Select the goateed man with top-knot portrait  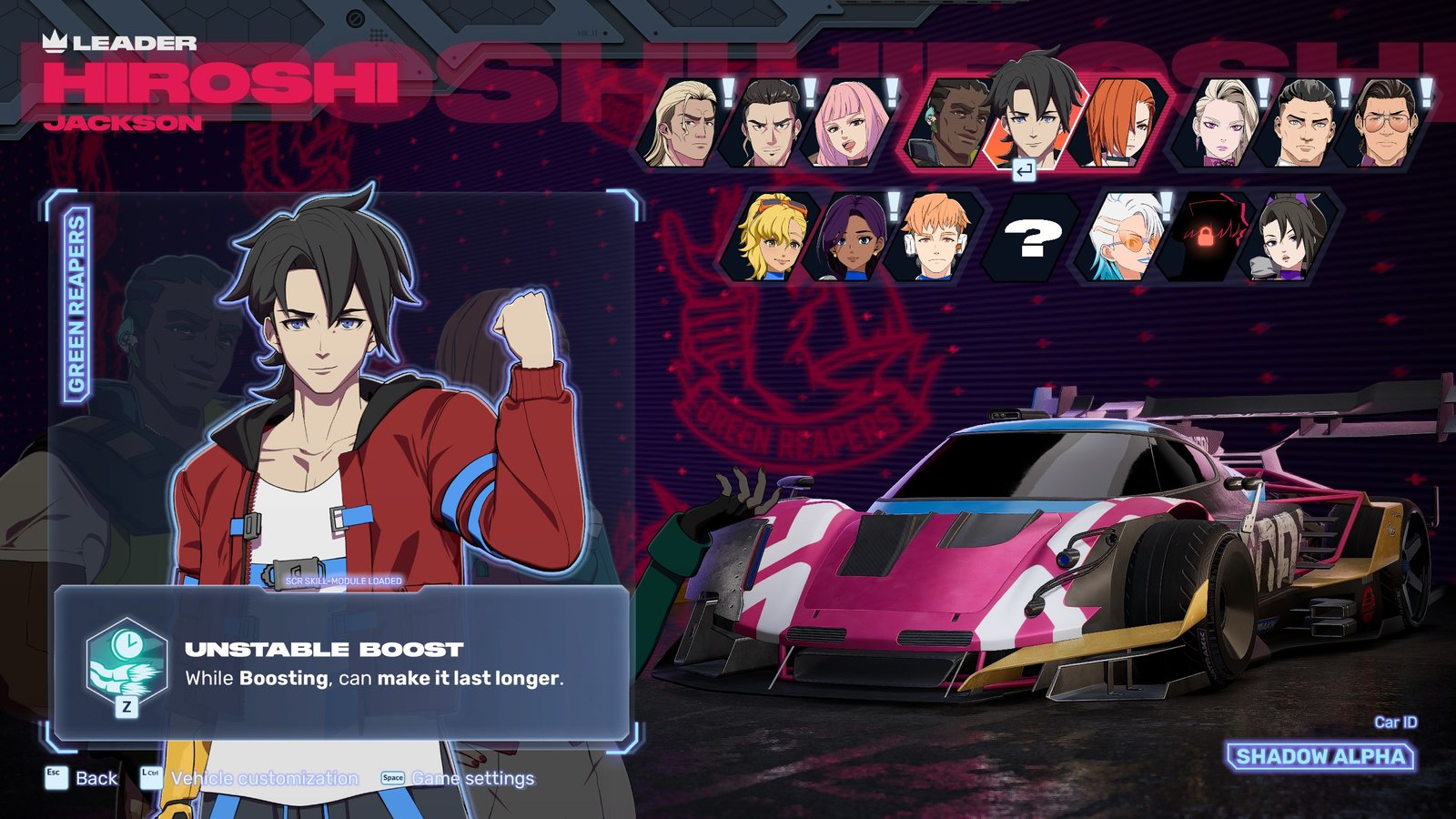pos(766,125)
